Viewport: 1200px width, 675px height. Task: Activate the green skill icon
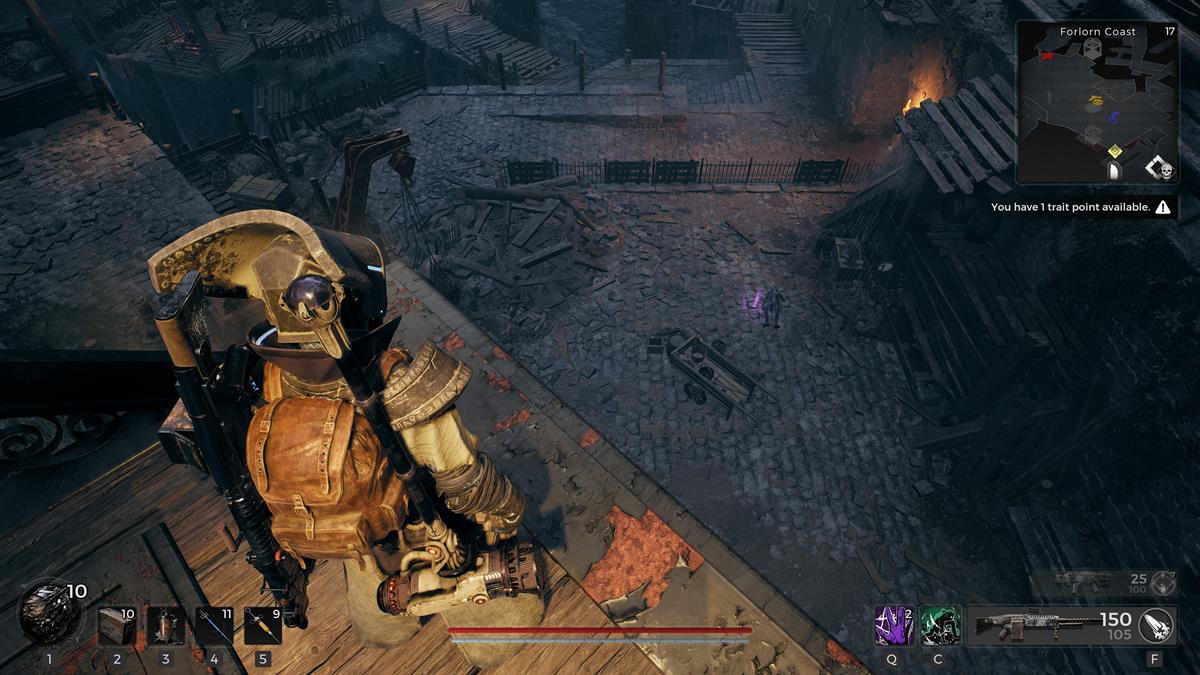940,625
